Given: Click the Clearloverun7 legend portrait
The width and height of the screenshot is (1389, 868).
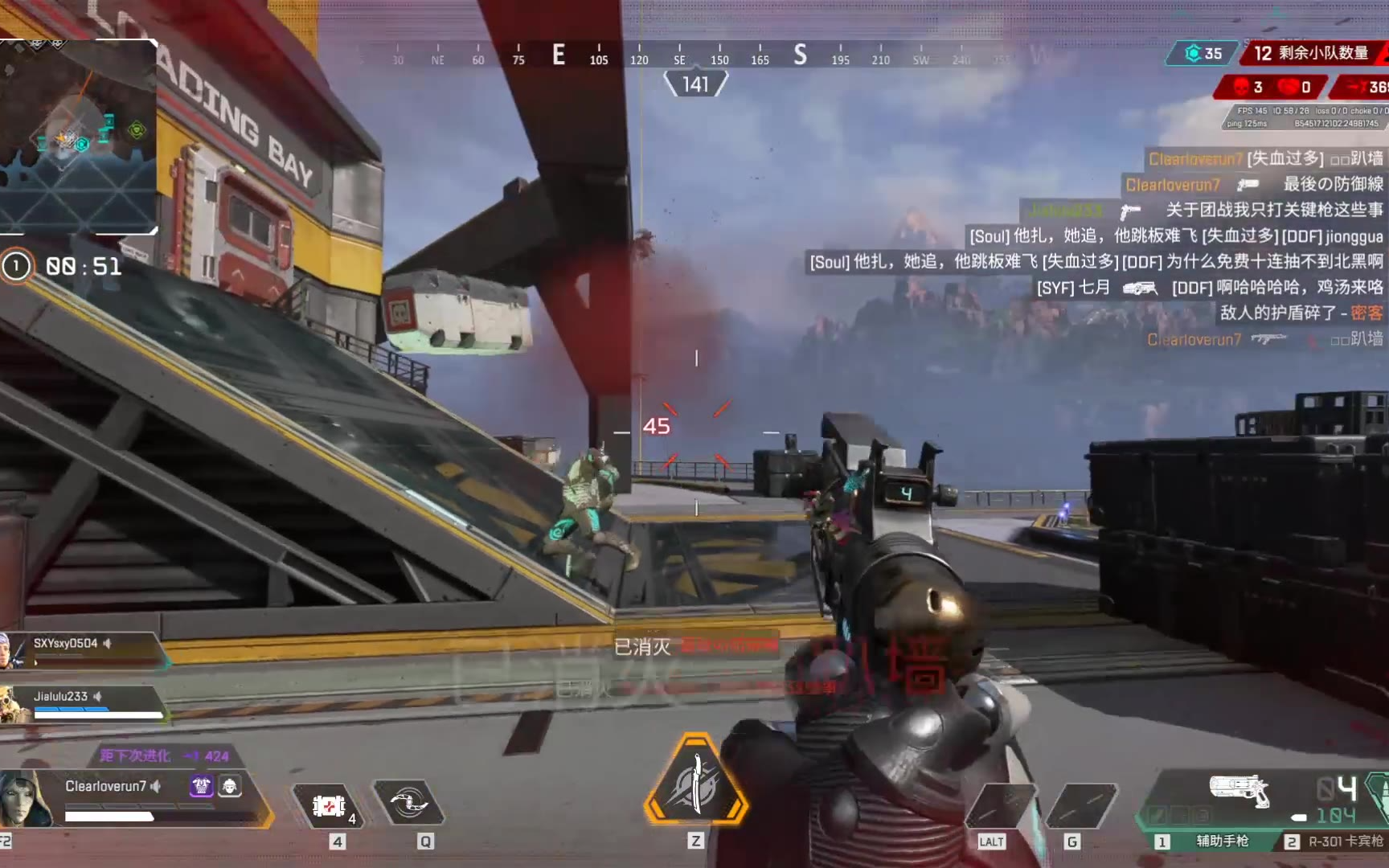Looking at the screenshot, I should pos(26,797).
